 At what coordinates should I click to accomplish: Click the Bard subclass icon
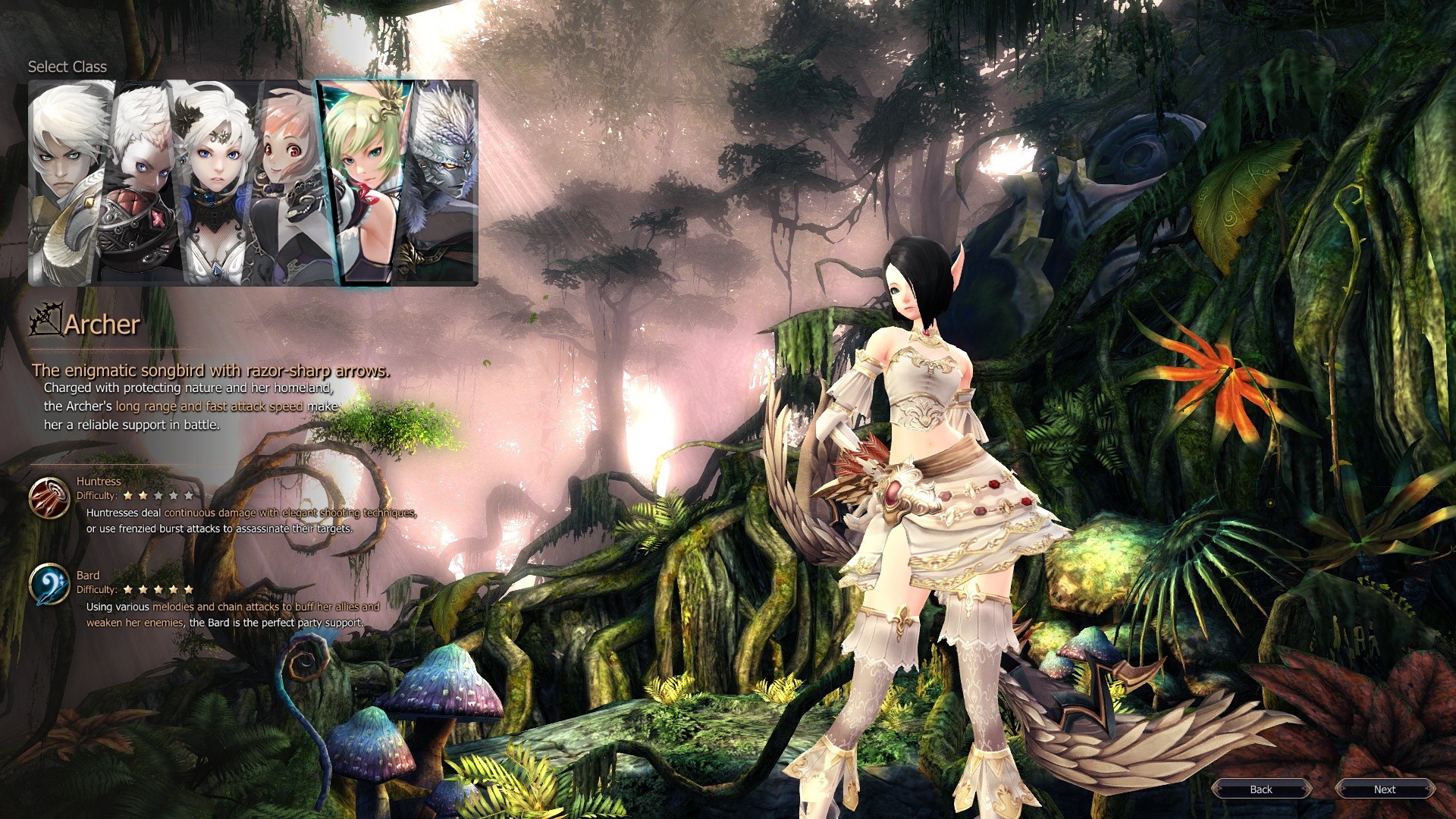[49, 585]
